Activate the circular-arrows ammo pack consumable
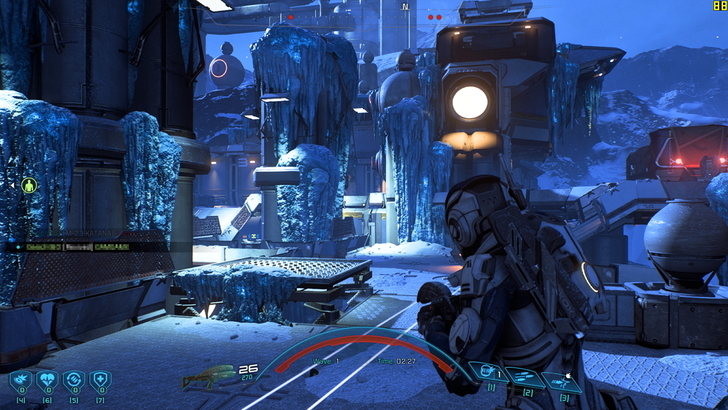Screen dimensions: 728x410 tap(73, 380)
